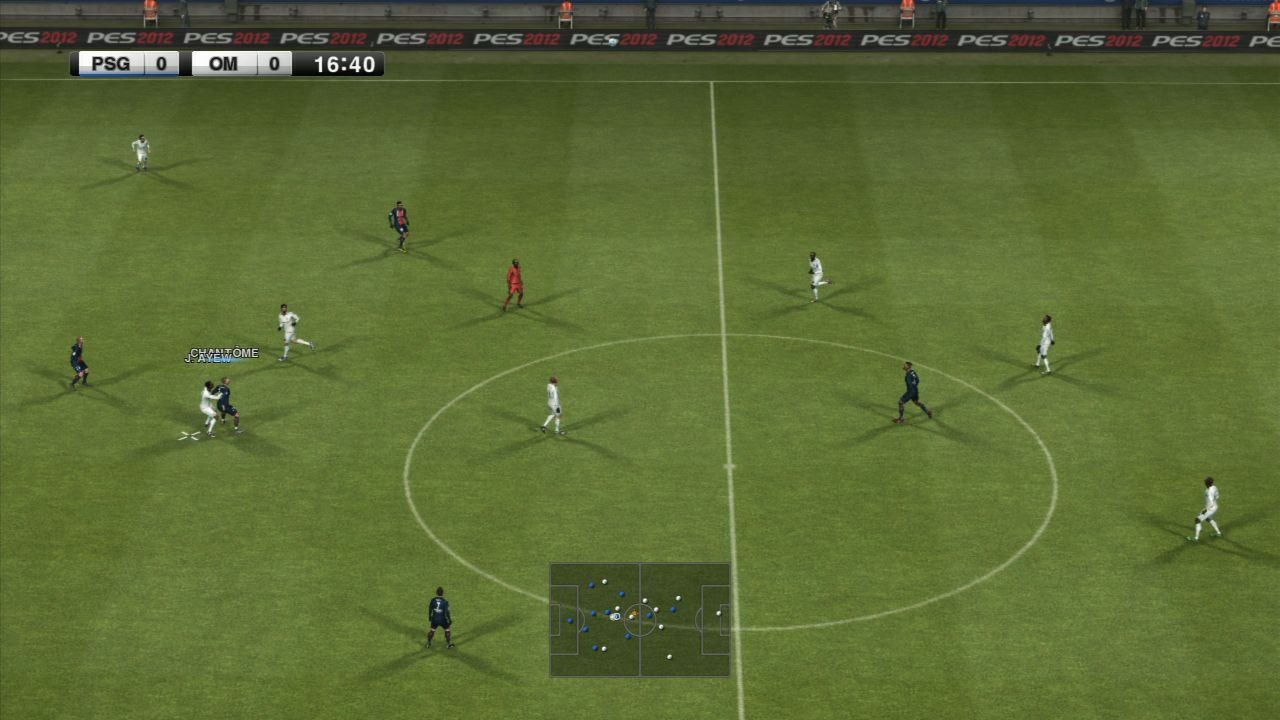Click the OM team name on the scoreboard
Image resolution: width=1280 pixels, height=720 pixels.
point(224,63)
